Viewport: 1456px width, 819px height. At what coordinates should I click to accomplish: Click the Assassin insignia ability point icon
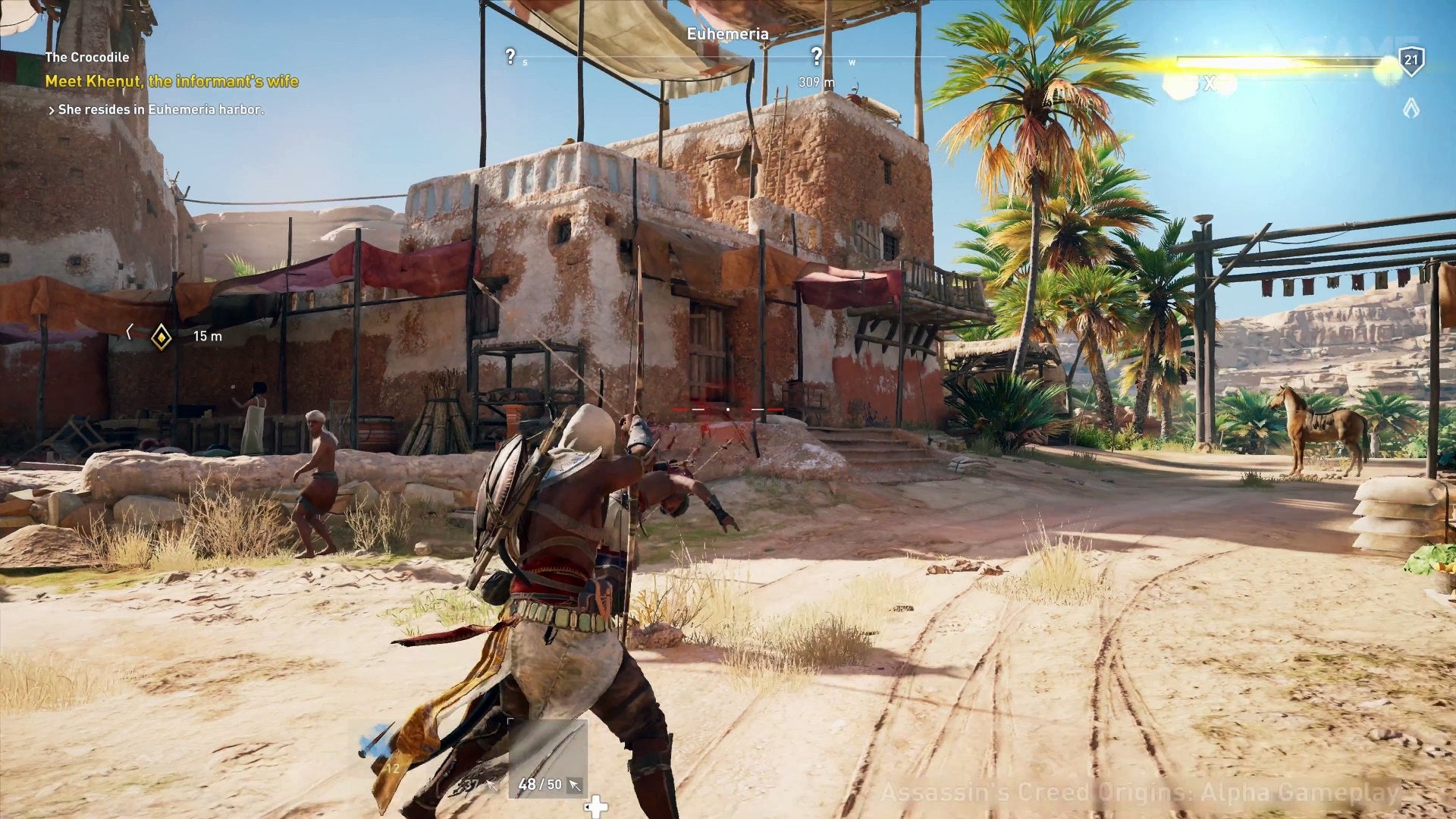pos(1410,109)
